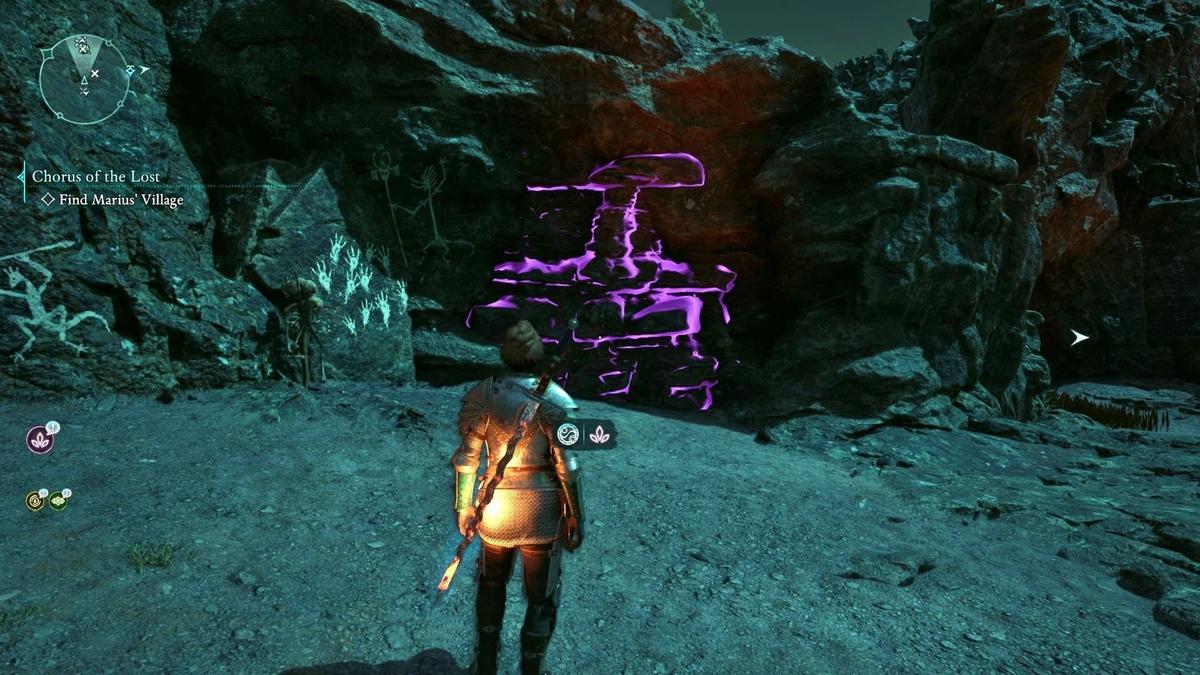Select the yellow spiral companion icon
The width and height of the screenshot is (1200, 675).
point(35,500)
